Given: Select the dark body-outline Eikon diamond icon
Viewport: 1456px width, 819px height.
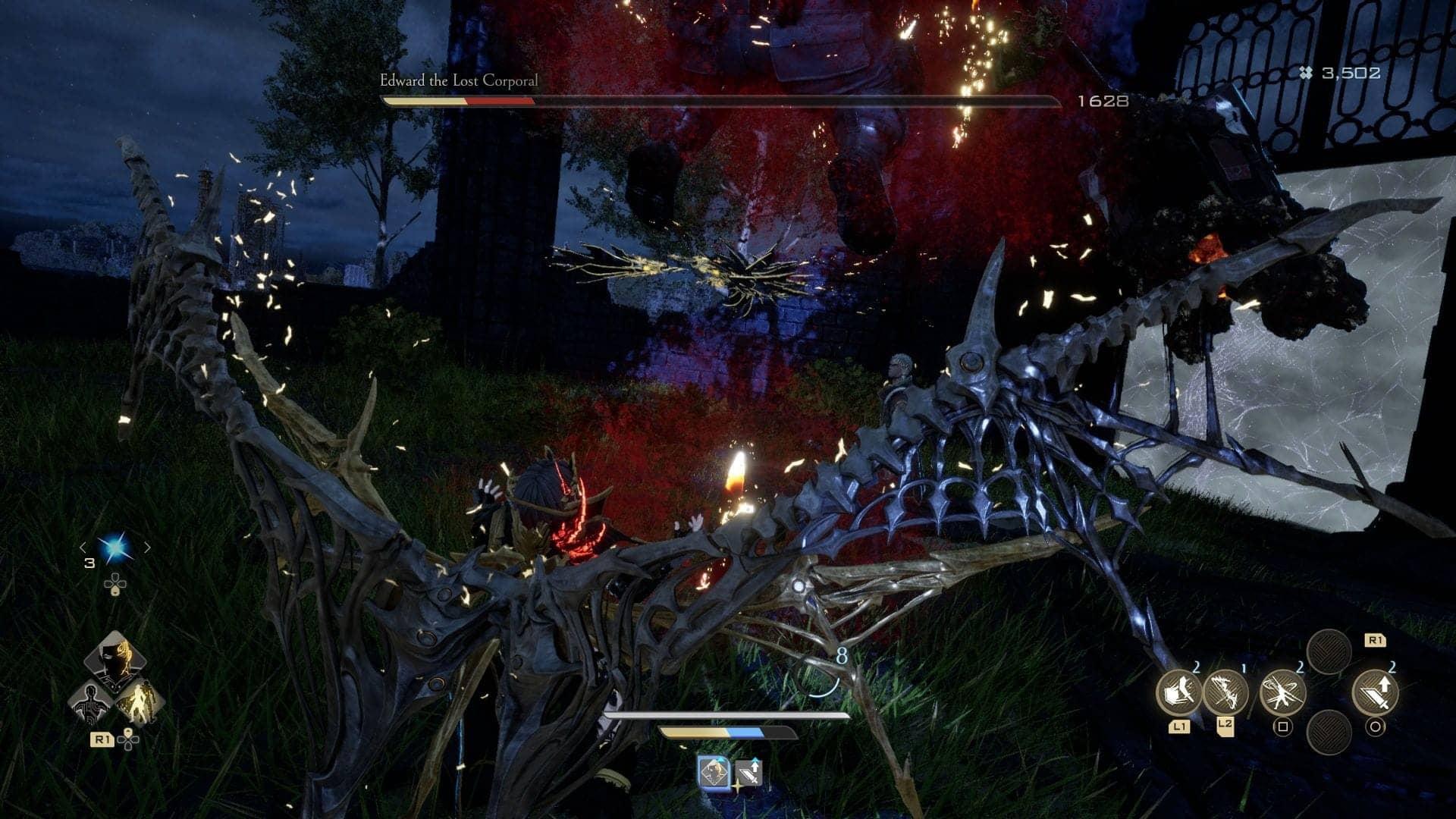Looking at the screenshot, I should (x=90, y=704).
